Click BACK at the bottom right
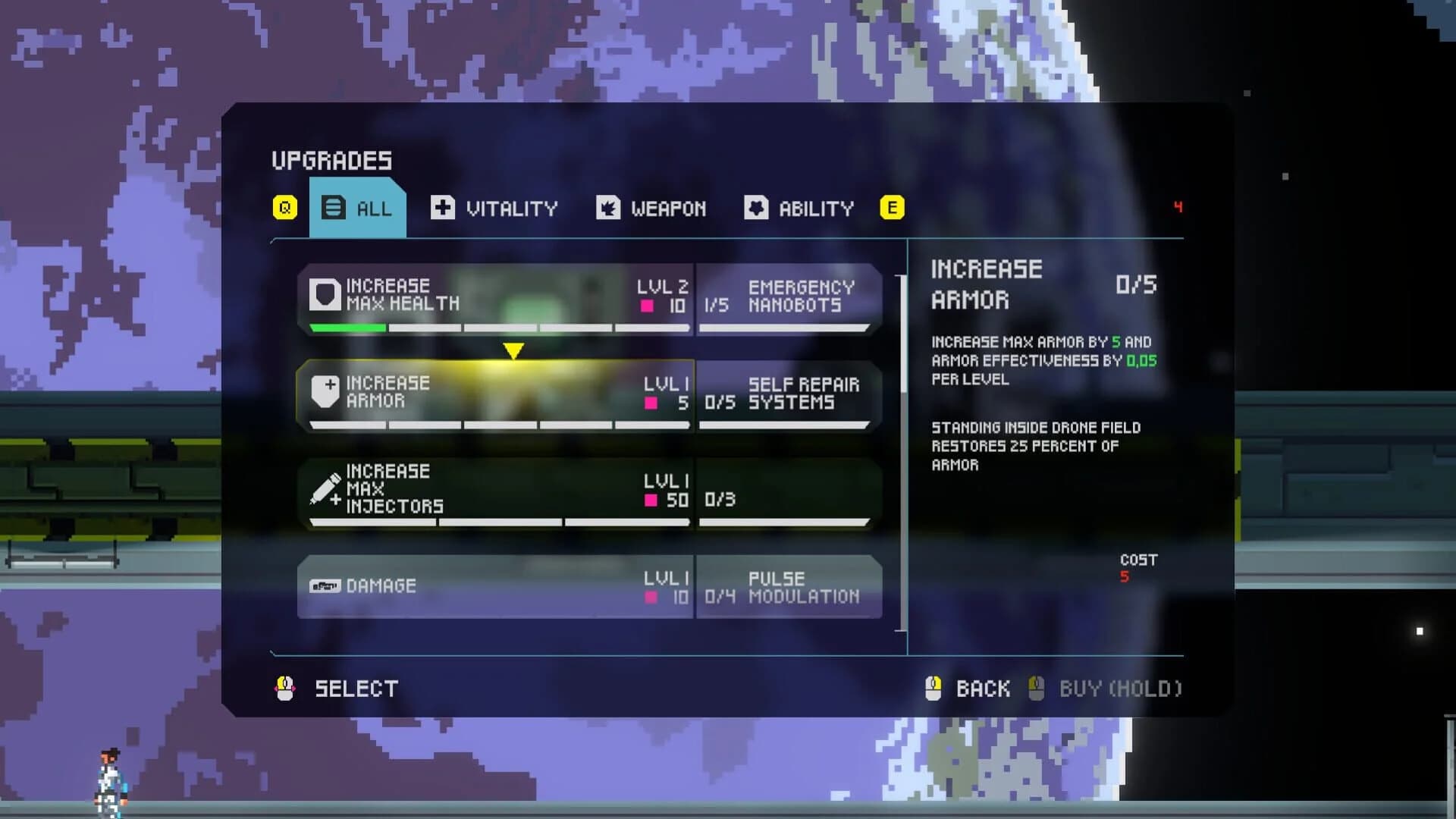 [x=982, y=689]
